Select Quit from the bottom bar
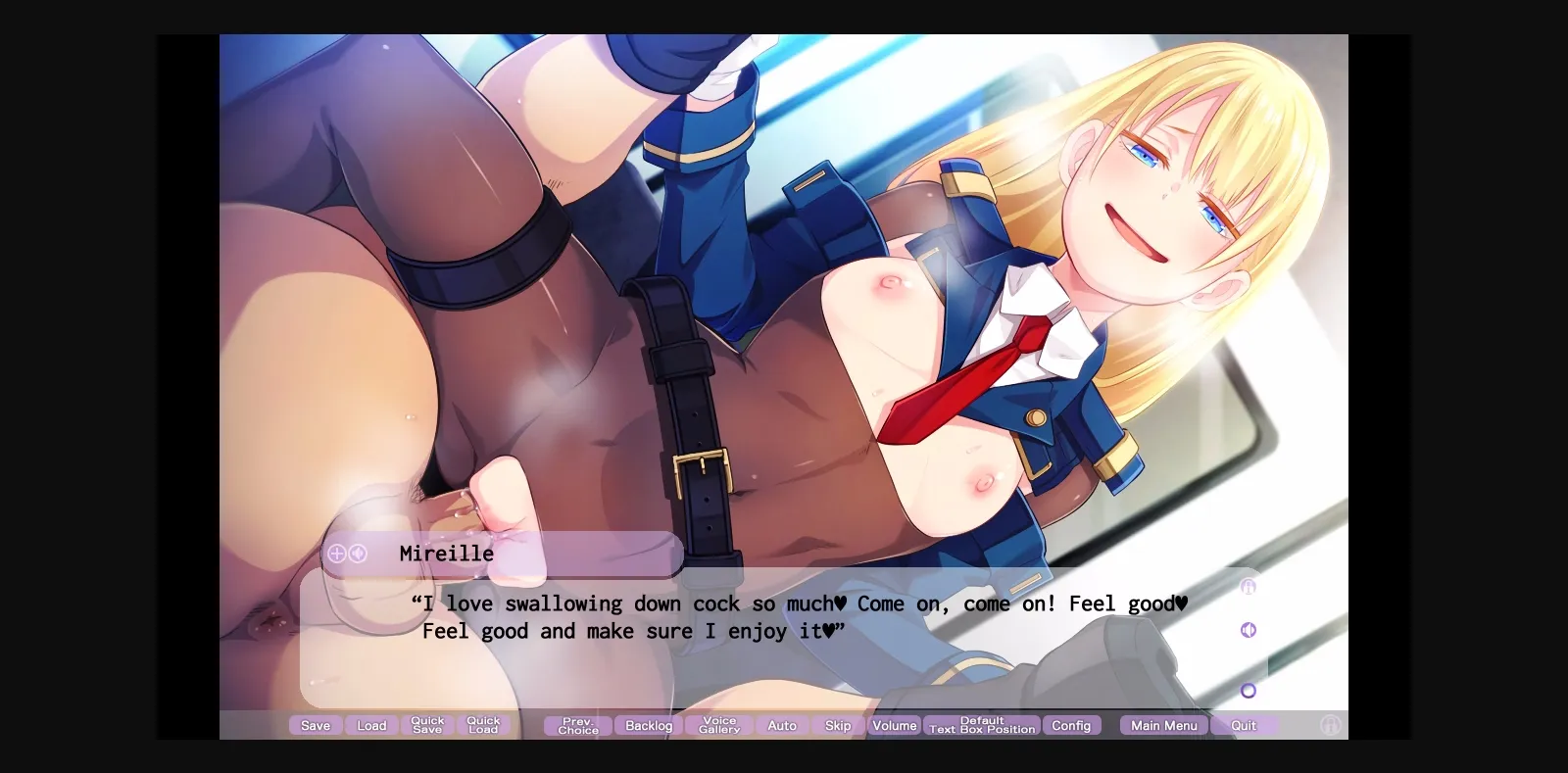This screenshot has width=1568, height=773. tap(1244, 725)
